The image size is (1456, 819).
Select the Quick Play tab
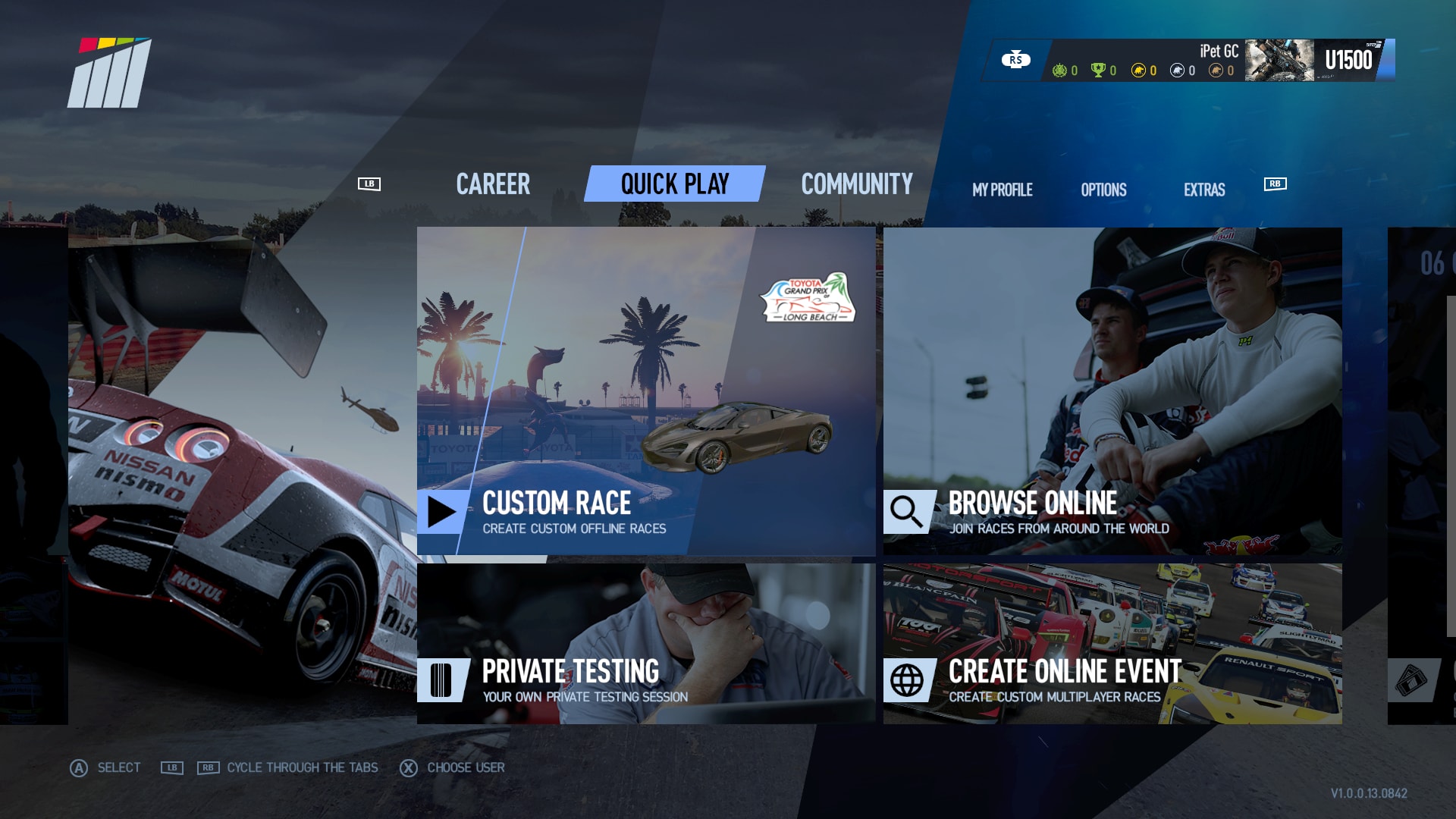674,184
